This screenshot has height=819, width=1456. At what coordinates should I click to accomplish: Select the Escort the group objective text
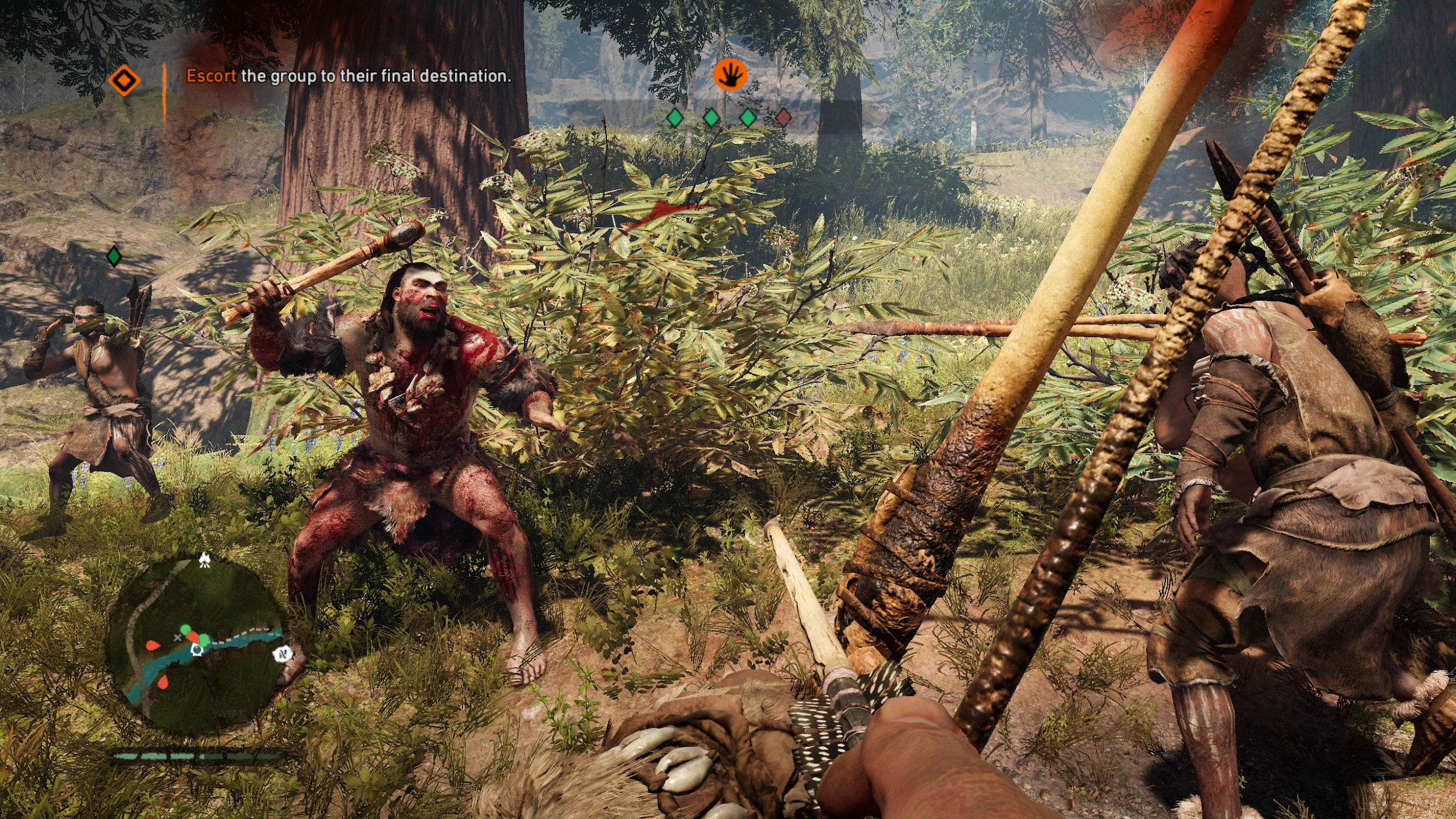pos(348,76)
